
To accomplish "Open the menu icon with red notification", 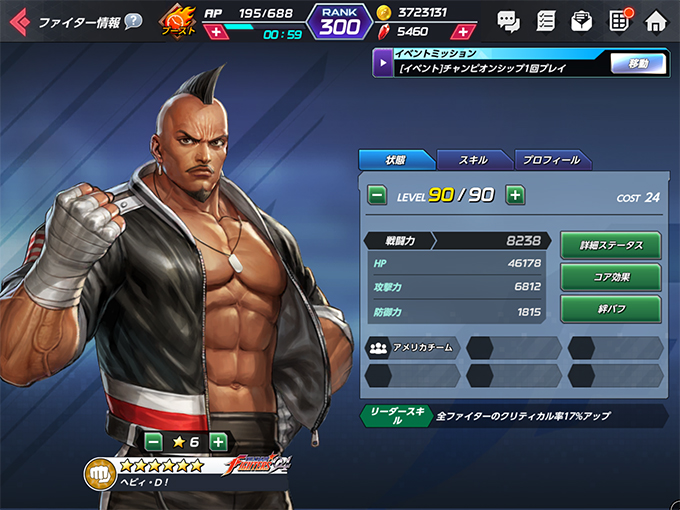I will coord(619,20).
